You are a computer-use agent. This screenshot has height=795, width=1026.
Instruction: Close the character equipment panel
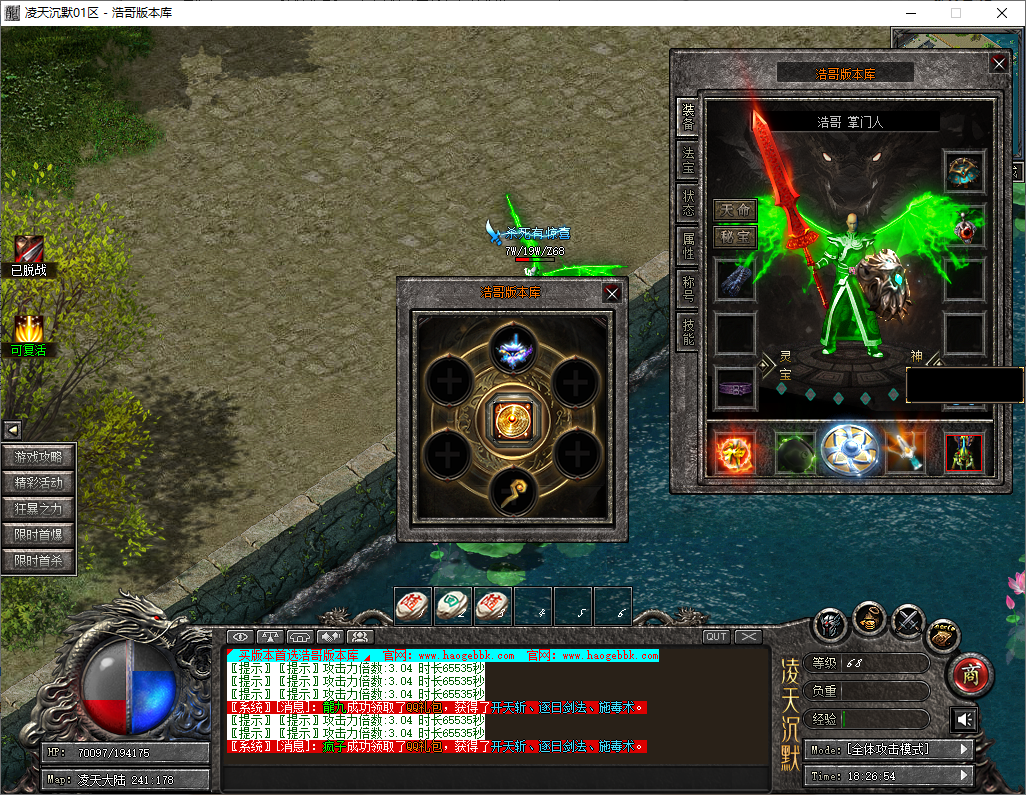[998, 64]
